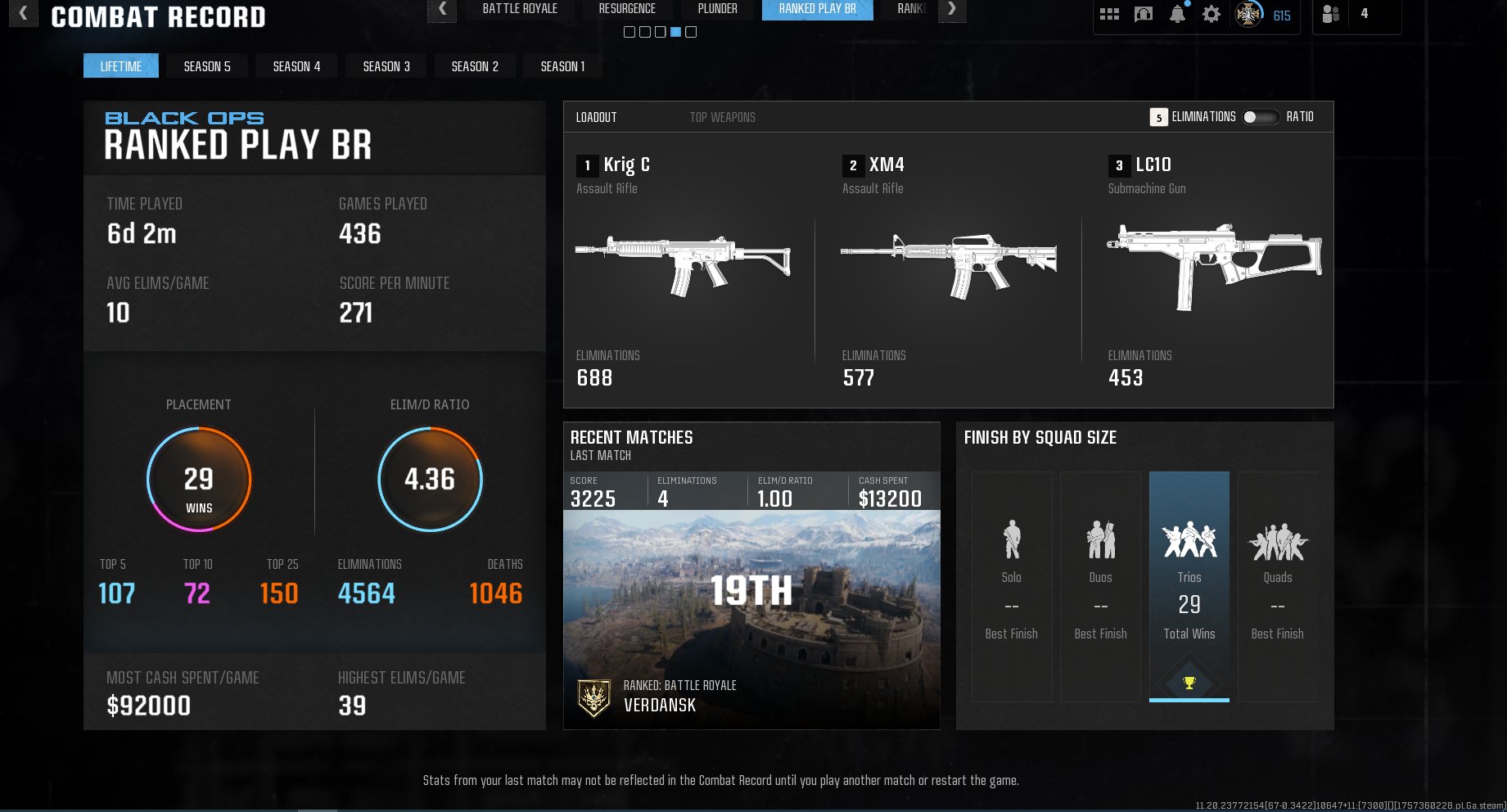Image resolution: width=1507 pixels, height=812 pixels.
Task: Switch to the Top Weapons view
Action: pyautogui.click(x=722, y=118)
